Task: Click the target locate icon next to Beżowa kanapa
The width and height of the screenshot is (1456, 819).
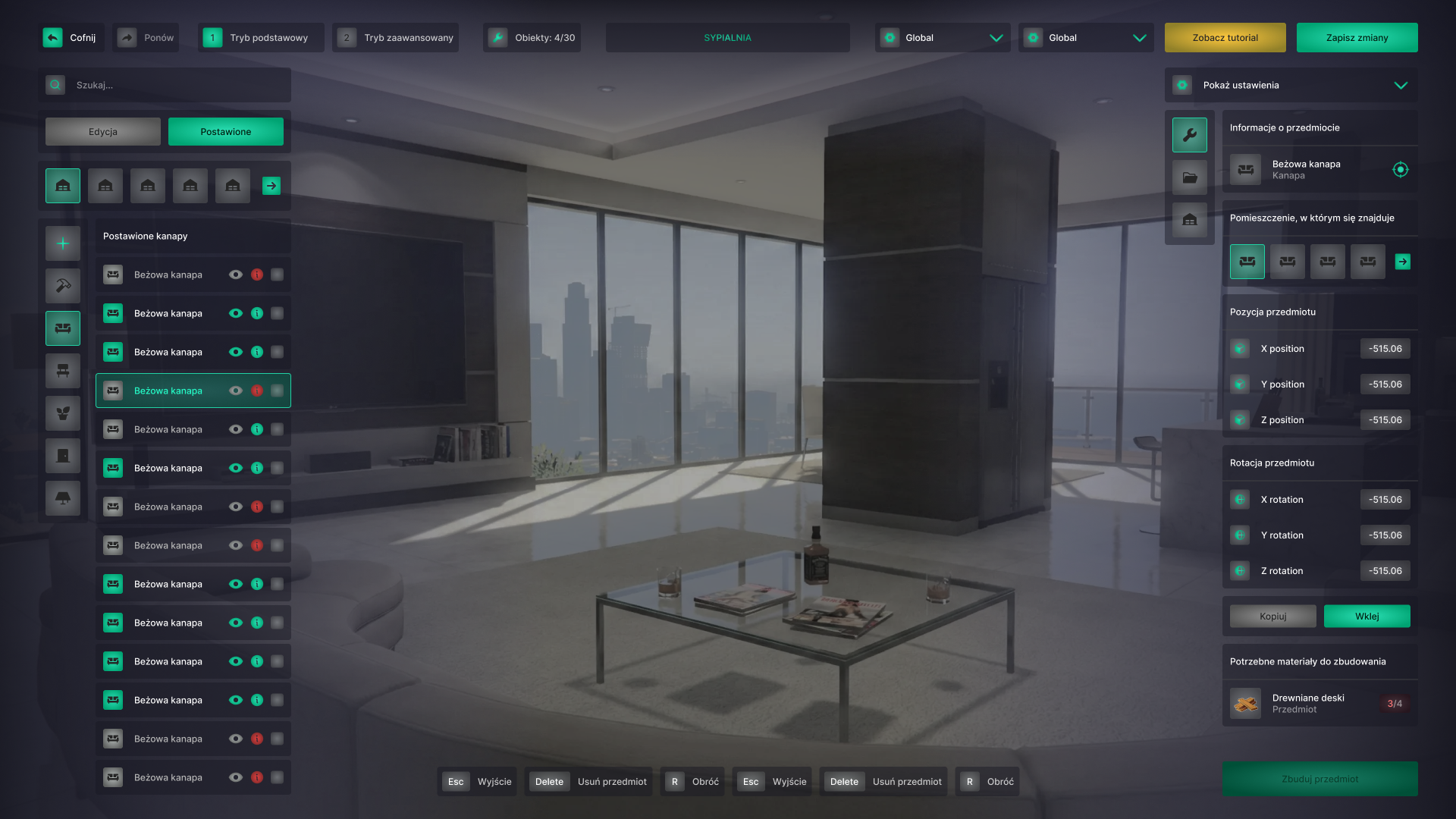Action: click(1401, 170)
